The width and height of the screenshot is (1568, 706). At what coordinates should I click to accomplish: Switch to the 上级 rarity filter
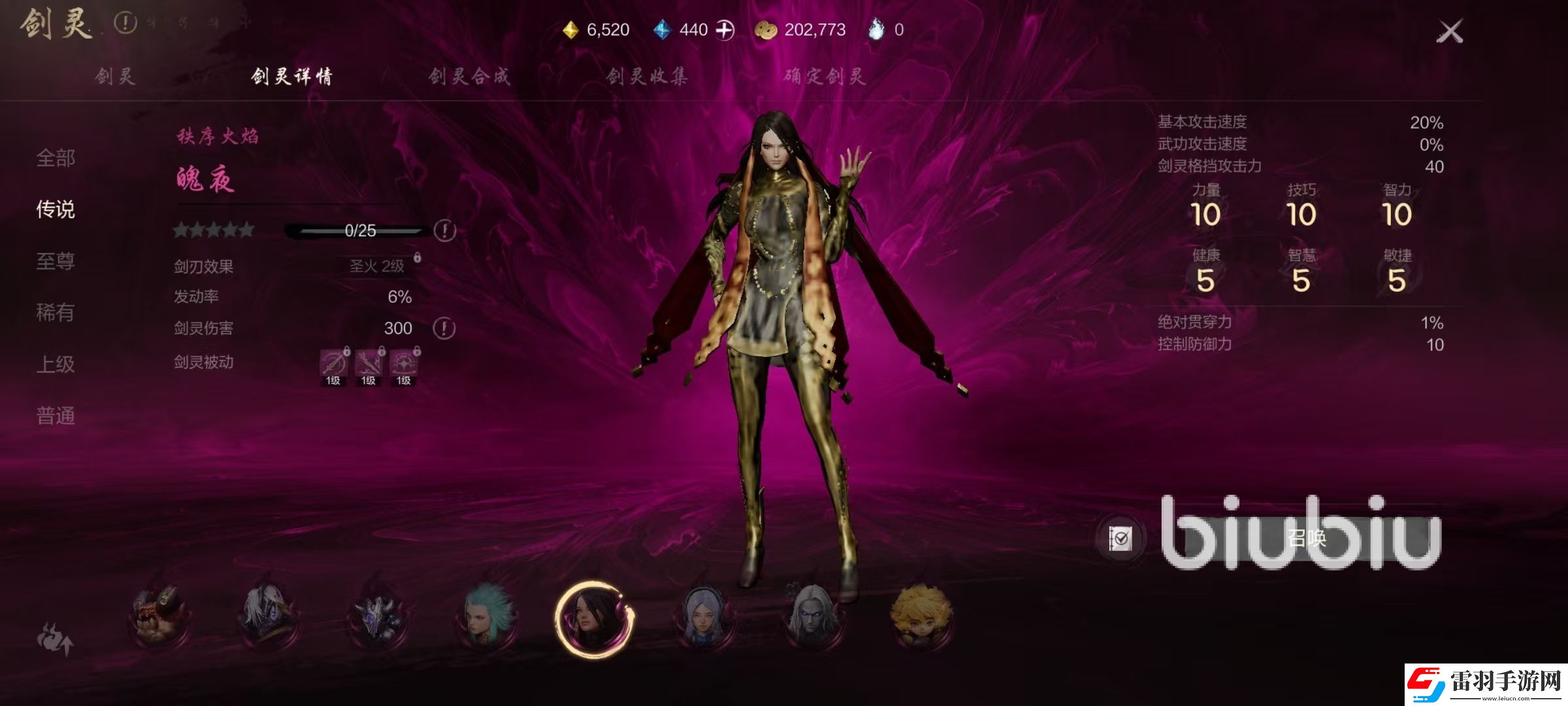point(56,364)
